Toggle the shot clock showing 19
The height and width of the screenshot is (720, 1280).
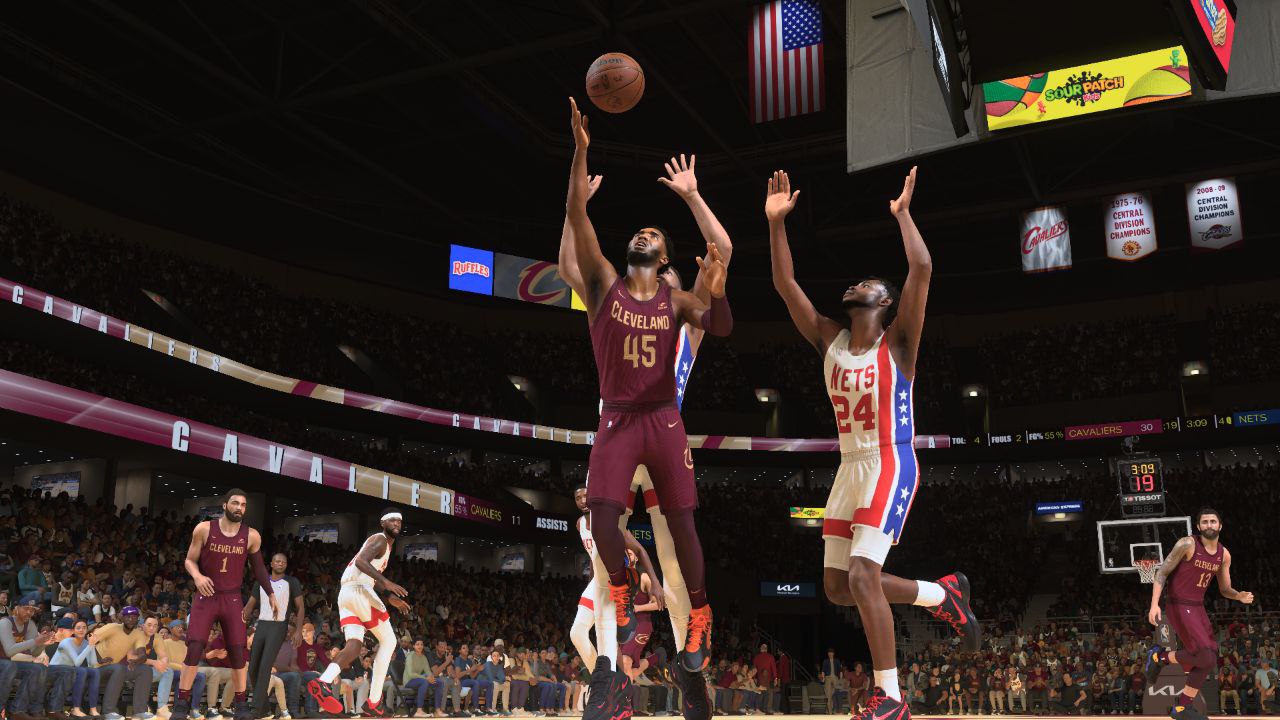coord(1146,482)
